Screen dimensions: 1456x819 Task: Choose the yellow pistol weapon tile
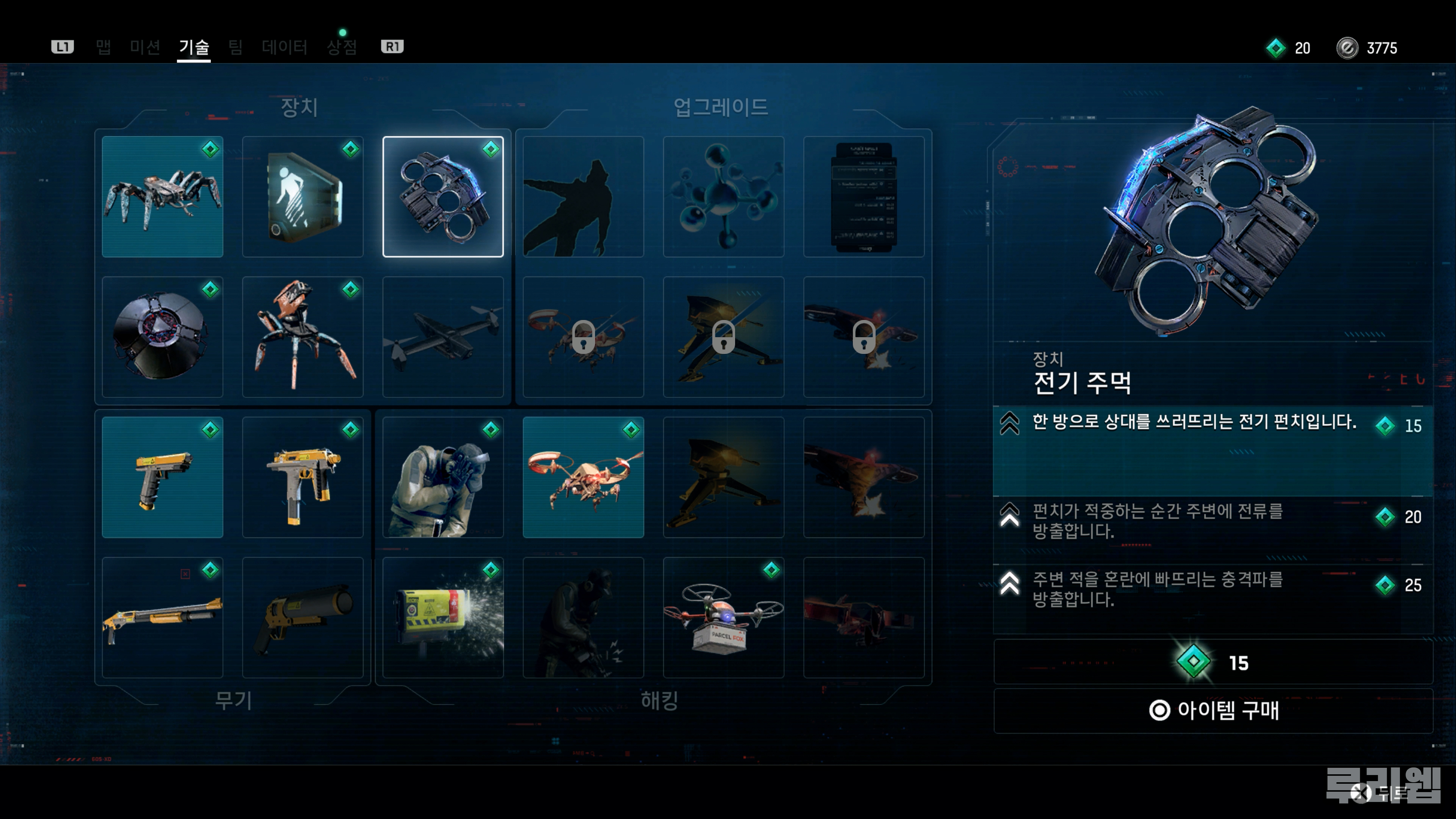pos(163,477)
